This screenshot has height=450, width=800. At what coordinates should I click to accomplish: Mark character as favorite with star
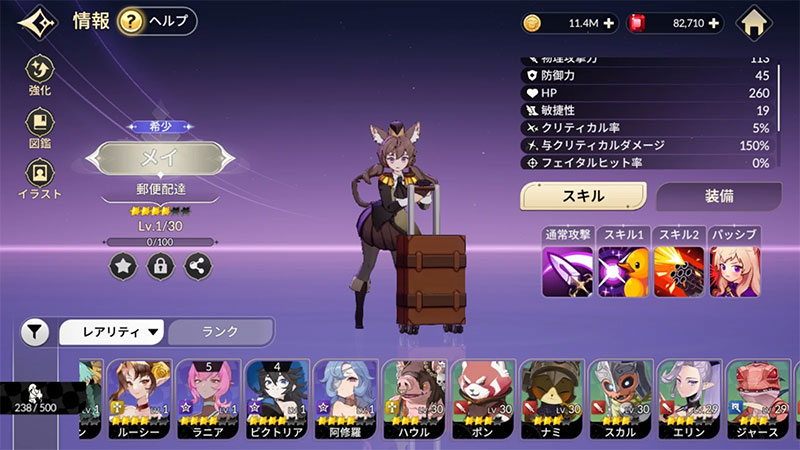[x=123, y=266]
